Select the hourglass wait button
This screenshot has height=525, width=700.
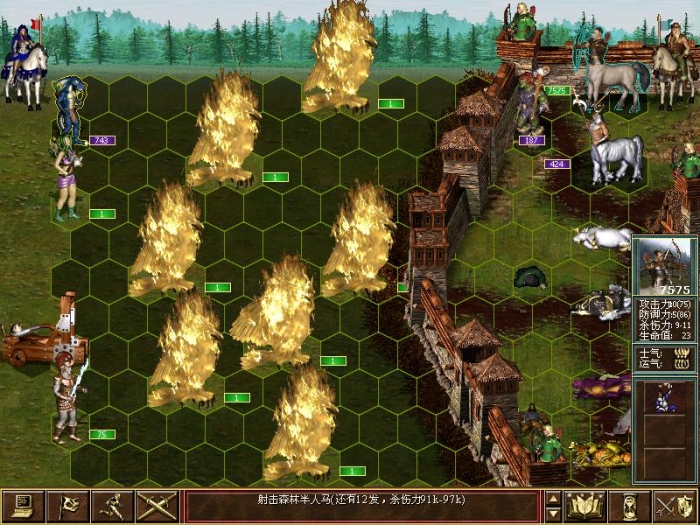630,506
